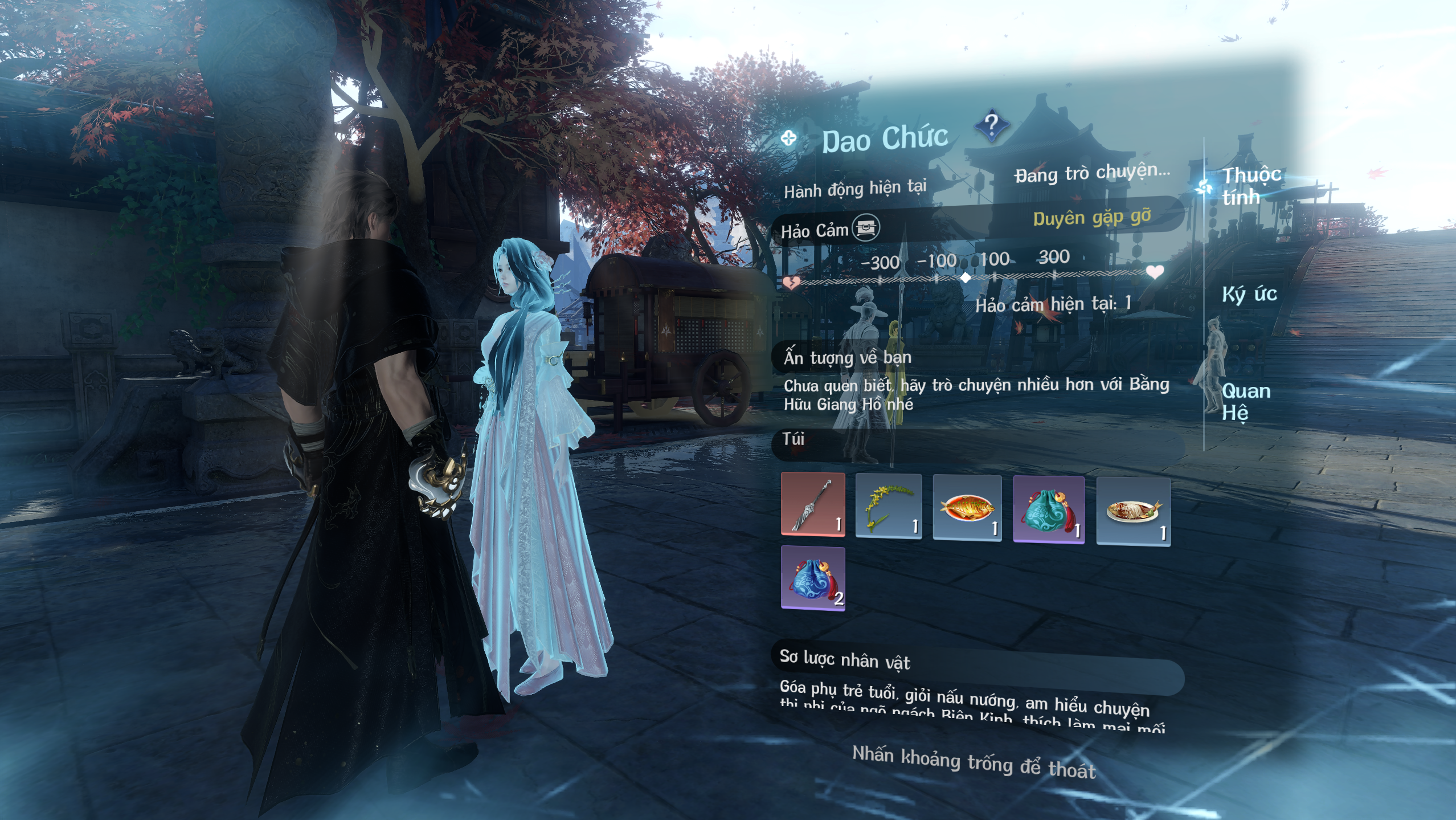The height and width of the screenshot is (820, 1456).
Task: Click Nhấn khoảng trống để thoát to exit
Action: coord(974,762)
